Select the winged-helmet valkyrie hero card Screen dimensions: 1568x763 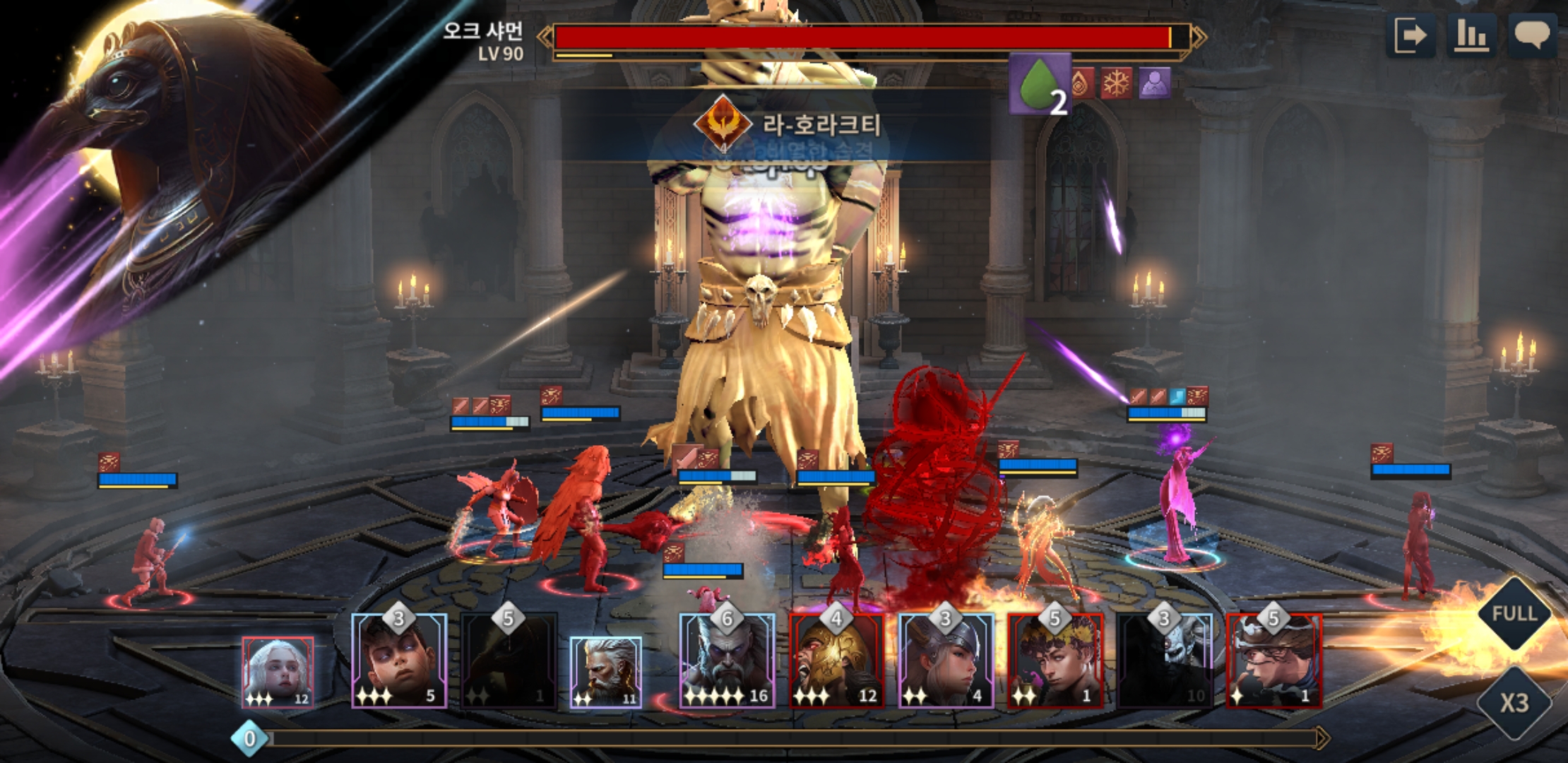pyautogui.click(x=946, y=661)
